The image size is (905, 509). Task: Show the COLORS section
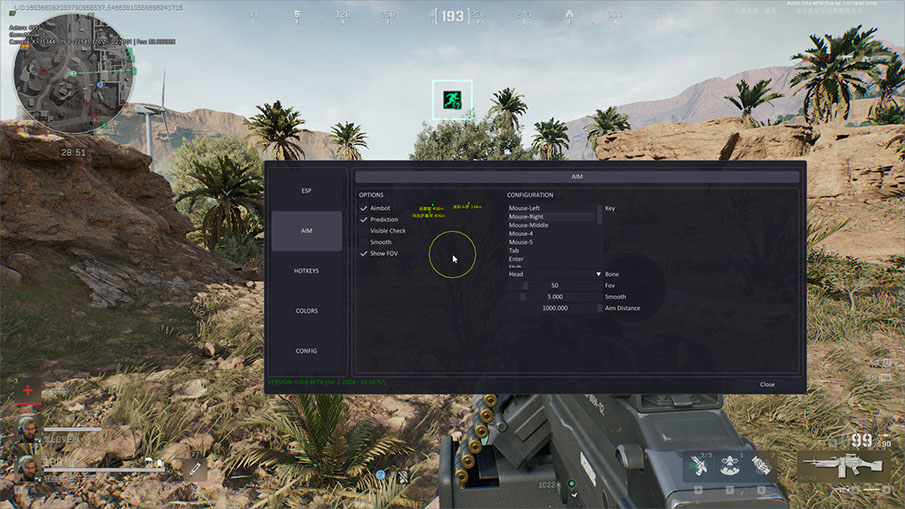click(307, 311)
